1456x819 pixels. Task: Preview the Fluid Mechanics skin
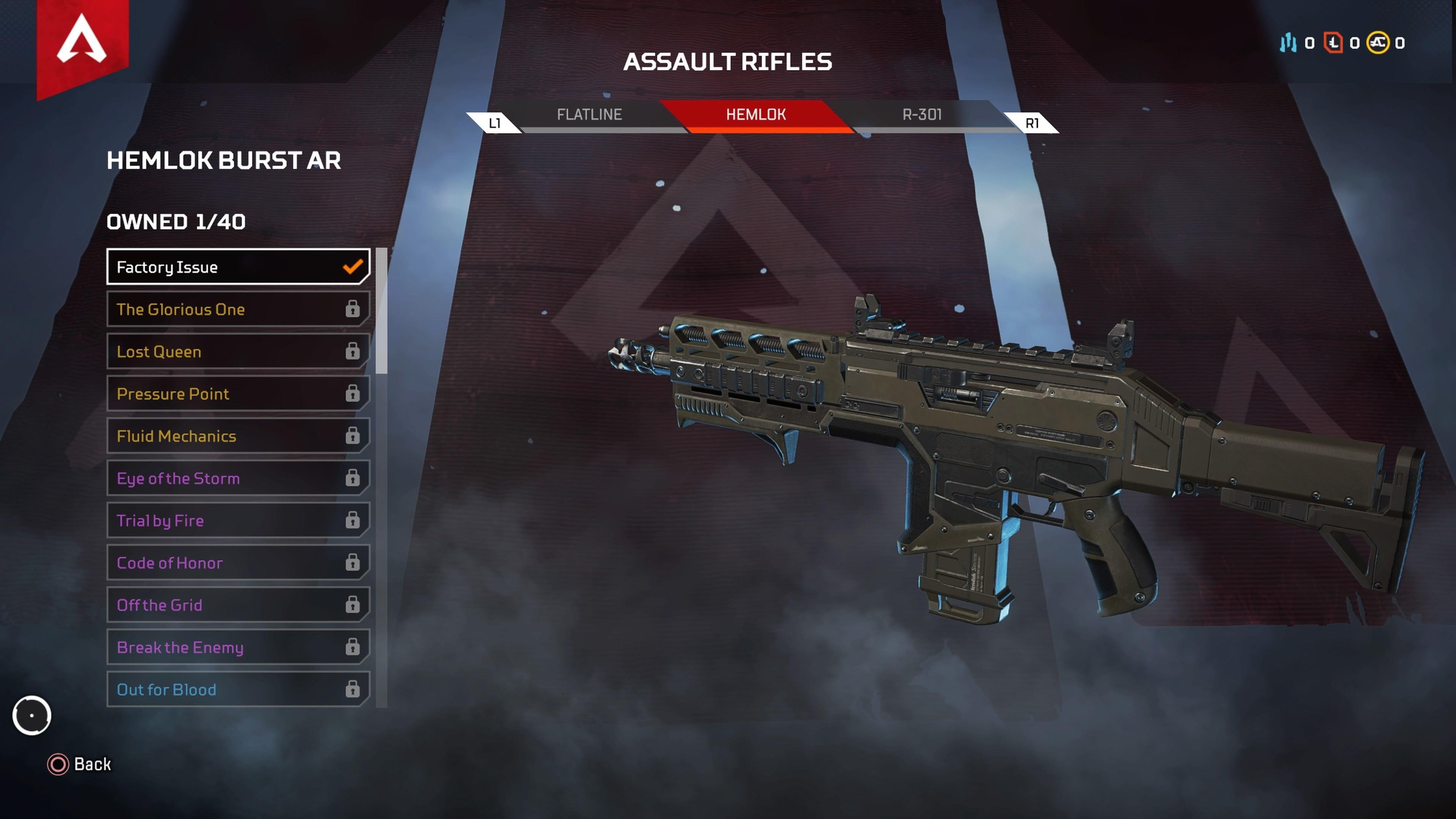click(238, 436)
